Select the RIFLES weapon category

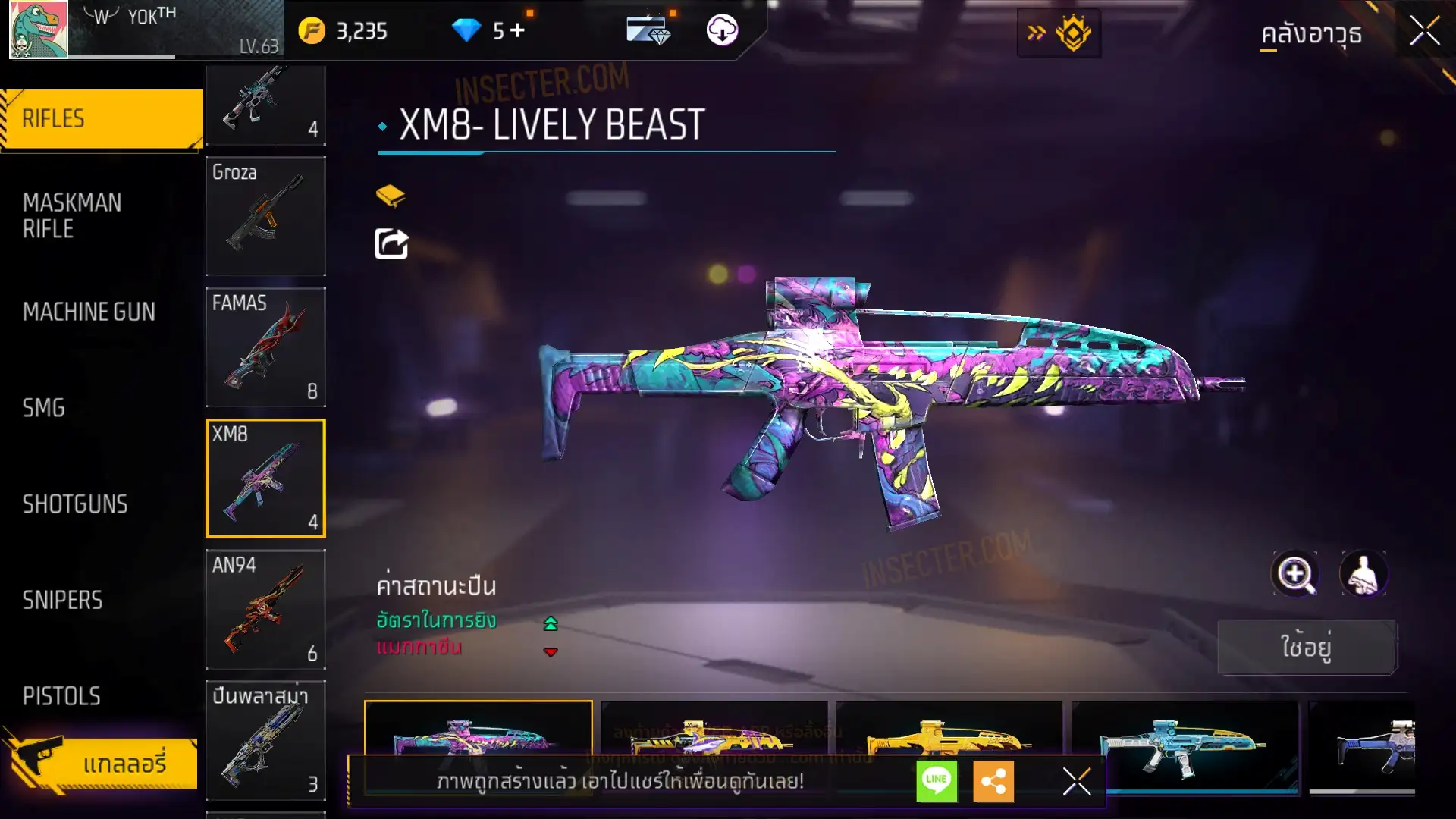[102, 119]
